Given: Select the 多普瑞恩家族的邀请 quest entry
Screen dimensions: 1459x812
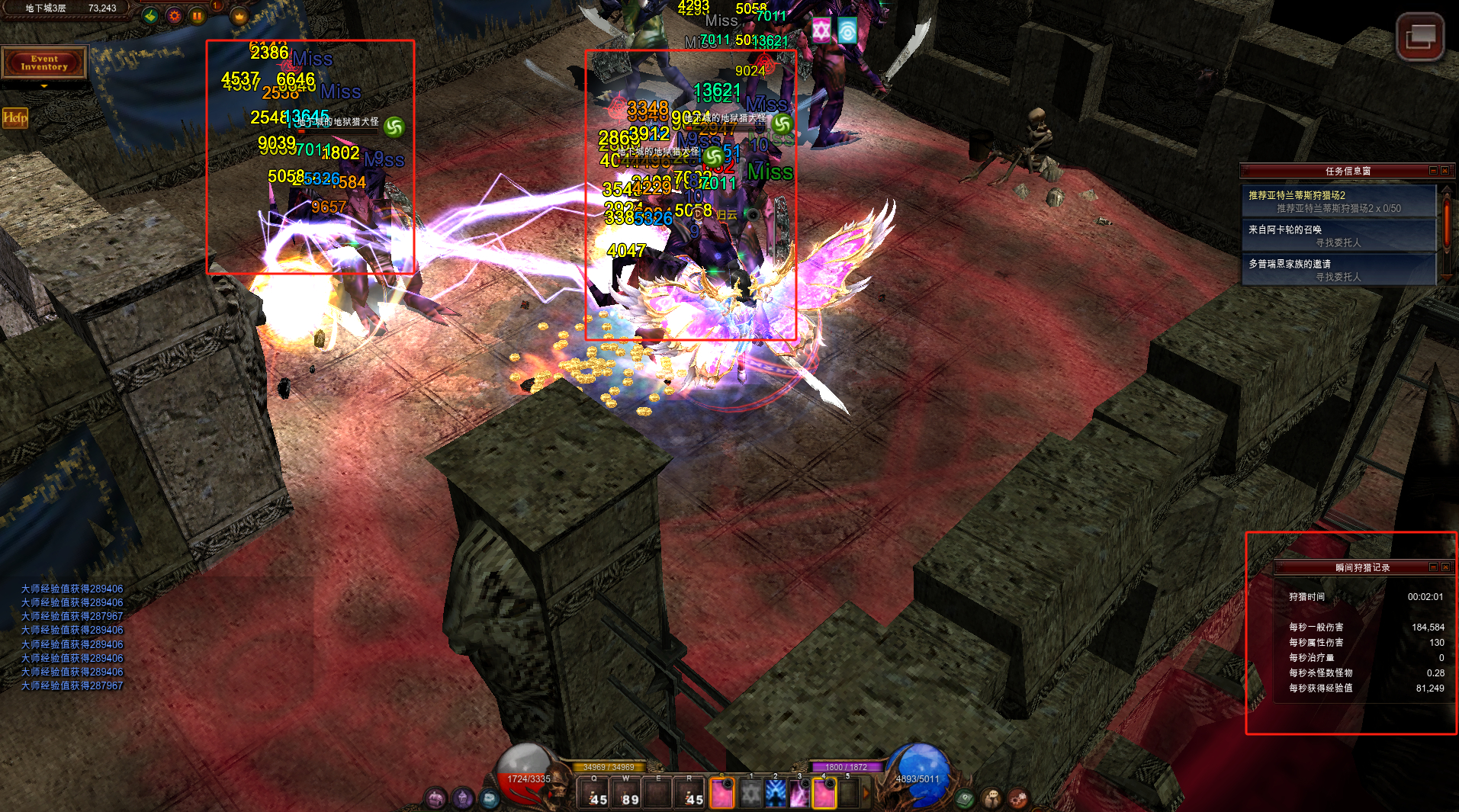Looking at the screenshot, I should (x=1338, y=270).
